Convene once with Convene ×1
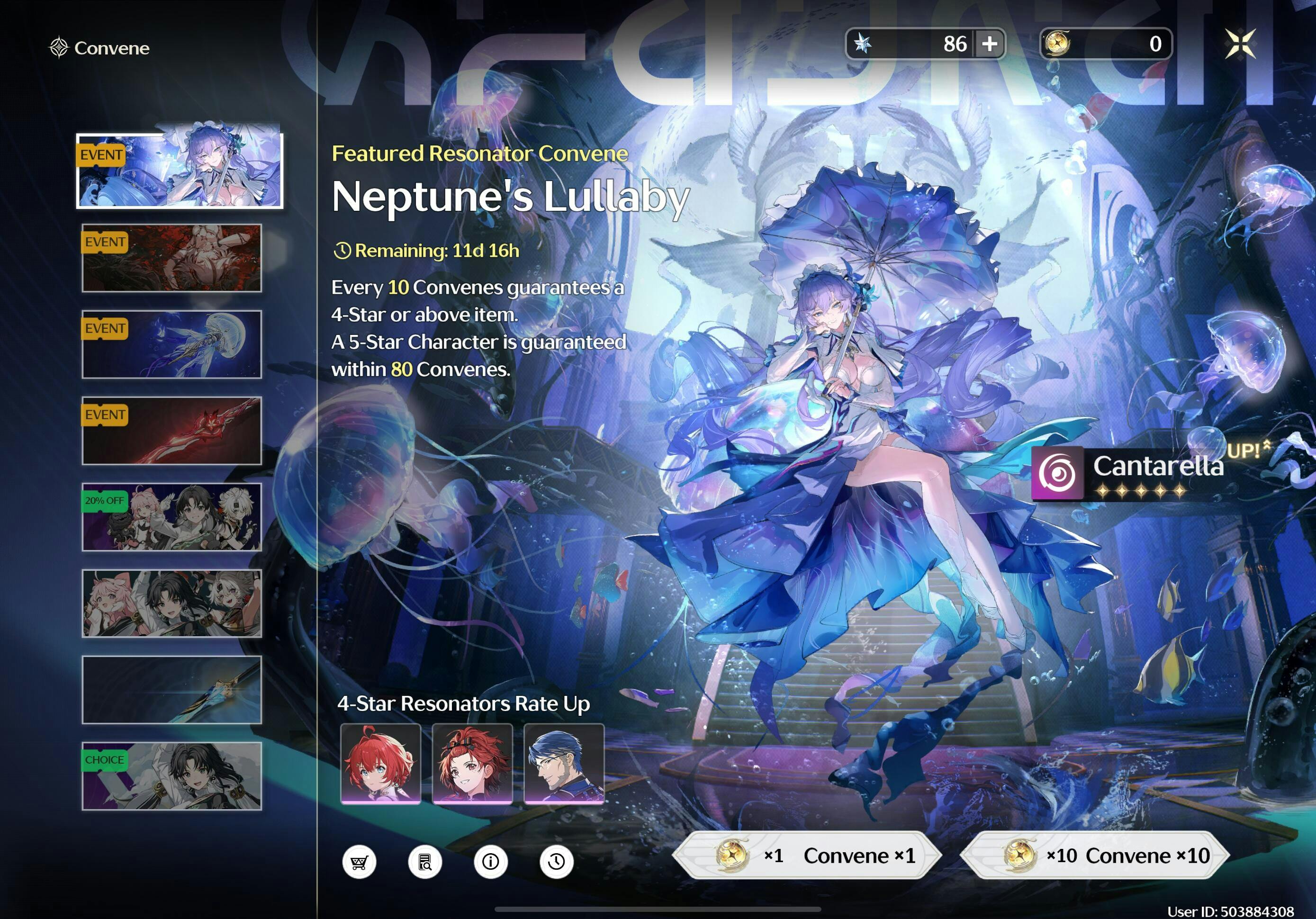This screenshot has height=919, width=1316. click(807, 855)
